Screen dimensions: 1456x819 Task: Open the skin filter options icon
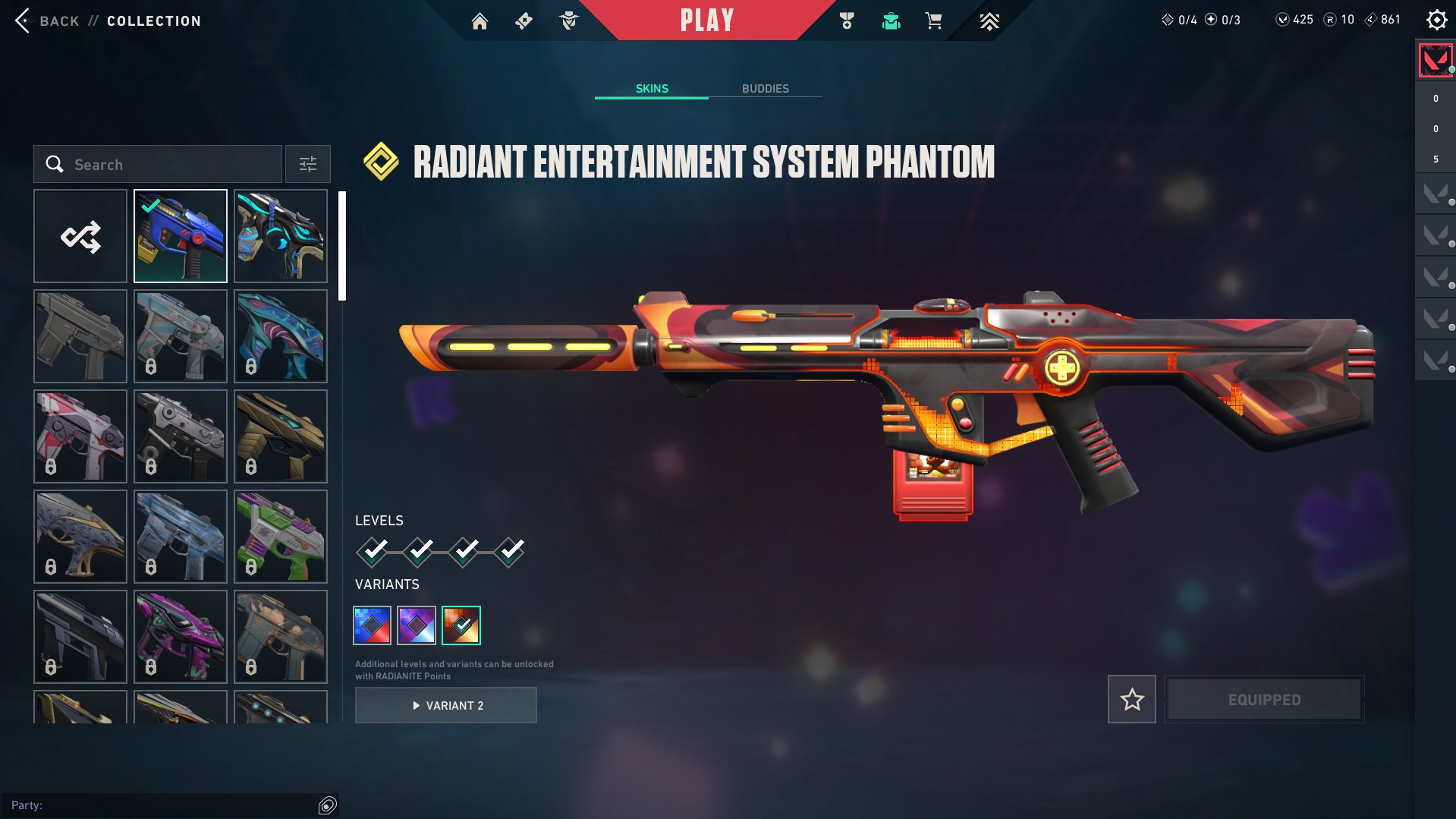pos(307,164)
